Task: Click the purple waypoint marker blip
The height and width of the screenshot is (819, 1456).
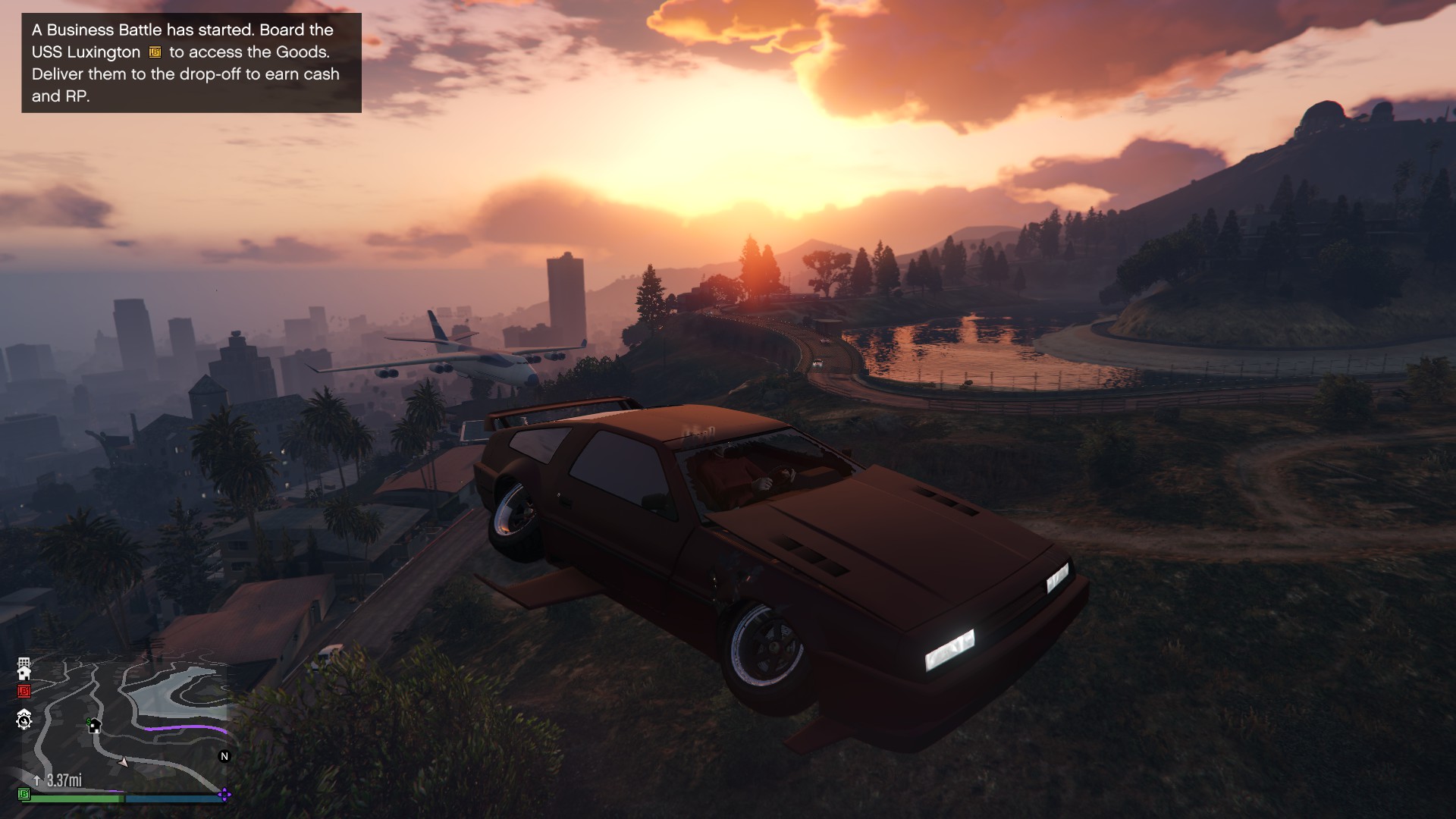Action: coord(224,795)
